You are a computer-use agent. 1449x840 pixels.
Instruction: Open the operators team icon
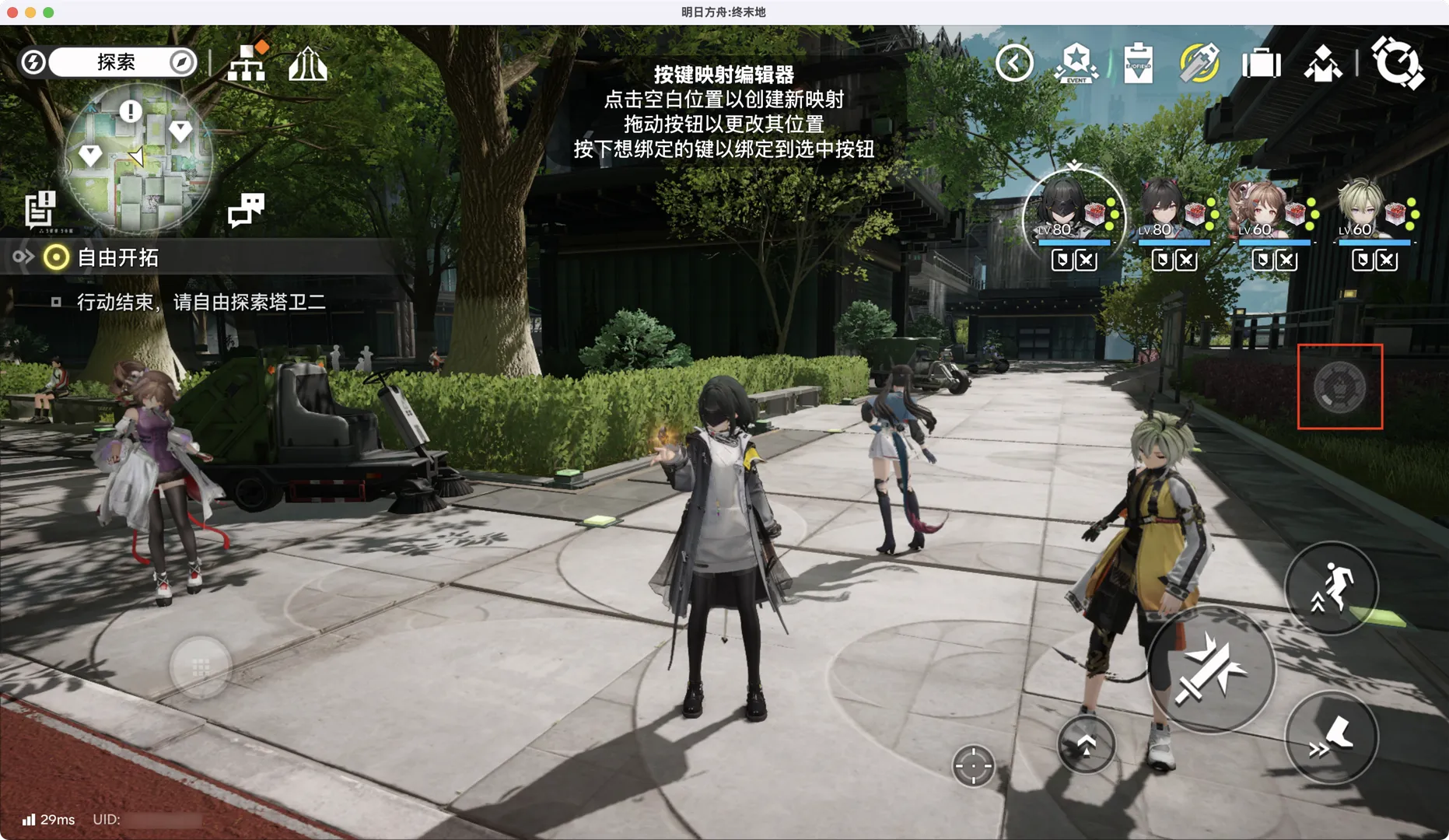[1323, 63]
